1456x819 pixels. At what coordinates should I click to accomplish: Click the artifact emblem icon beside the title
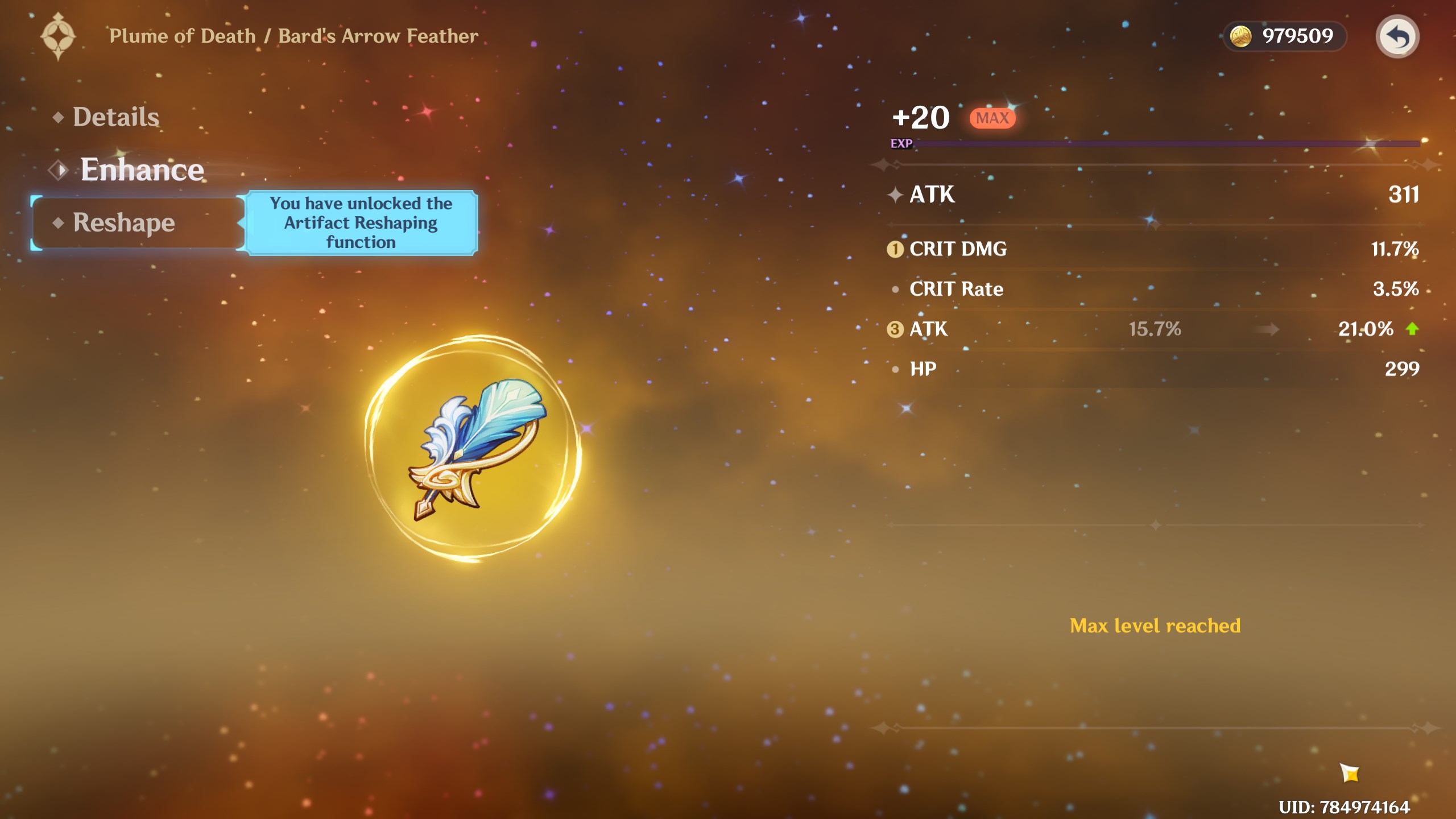pos(58,37)
